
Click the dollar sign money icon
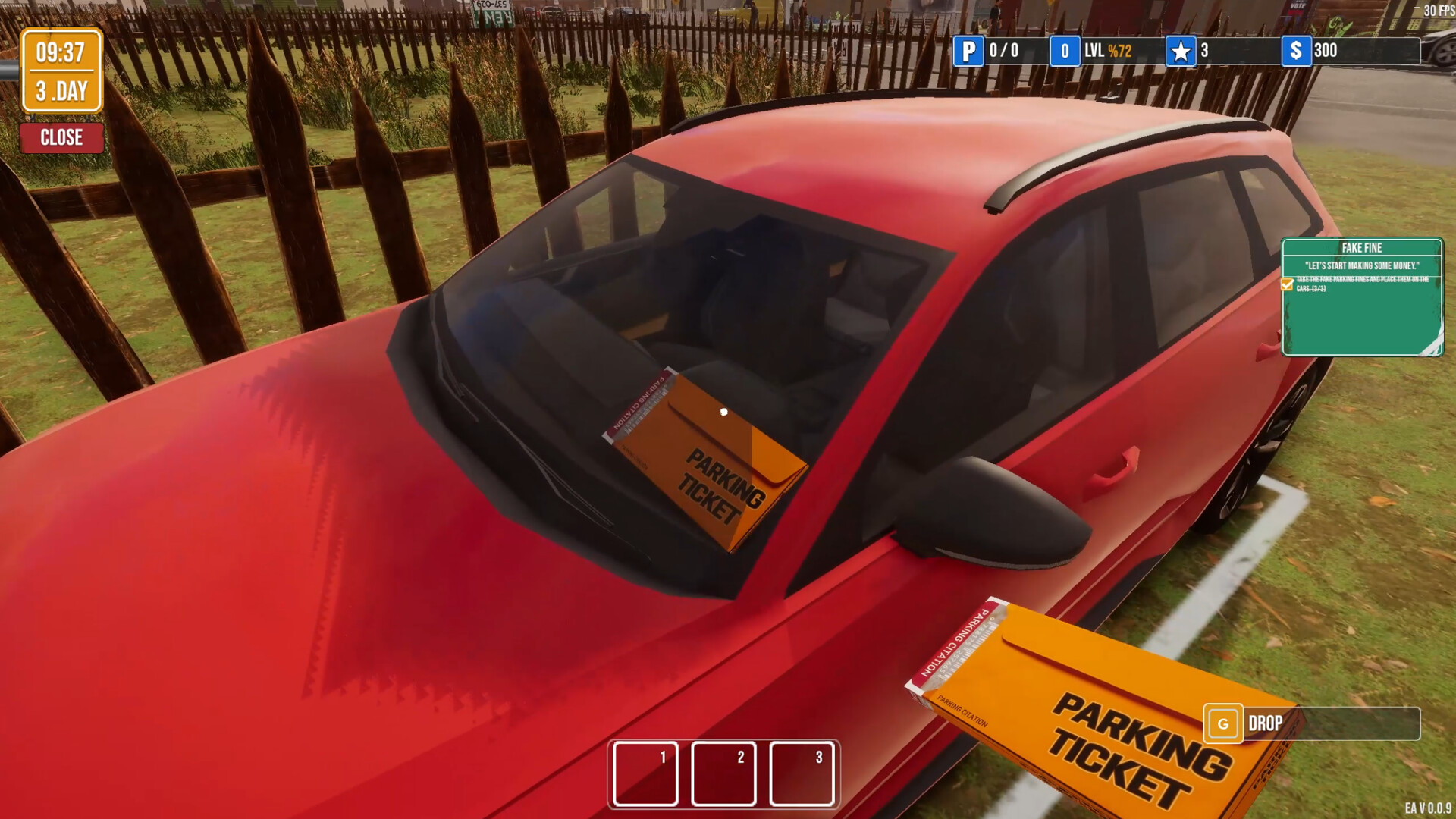[1298, 52]
